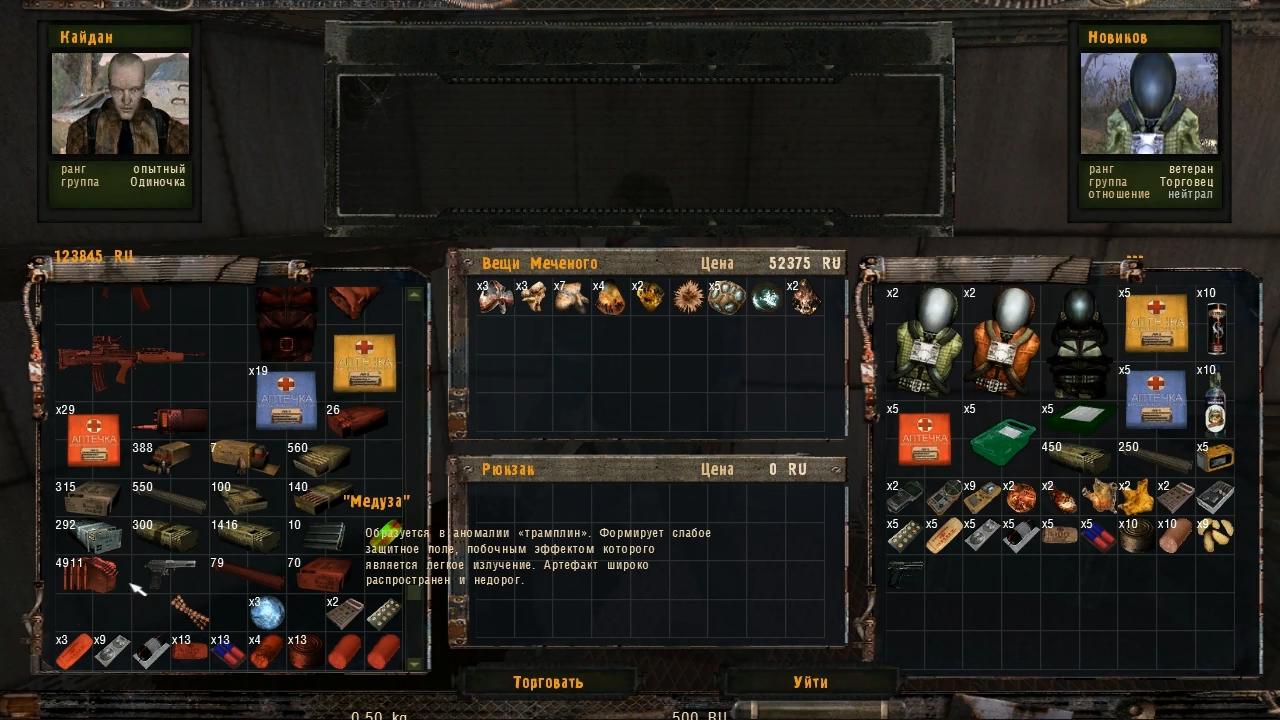Select the trader's x10 sausage stack
1280x720 pixels.
tap(1177, 535)
